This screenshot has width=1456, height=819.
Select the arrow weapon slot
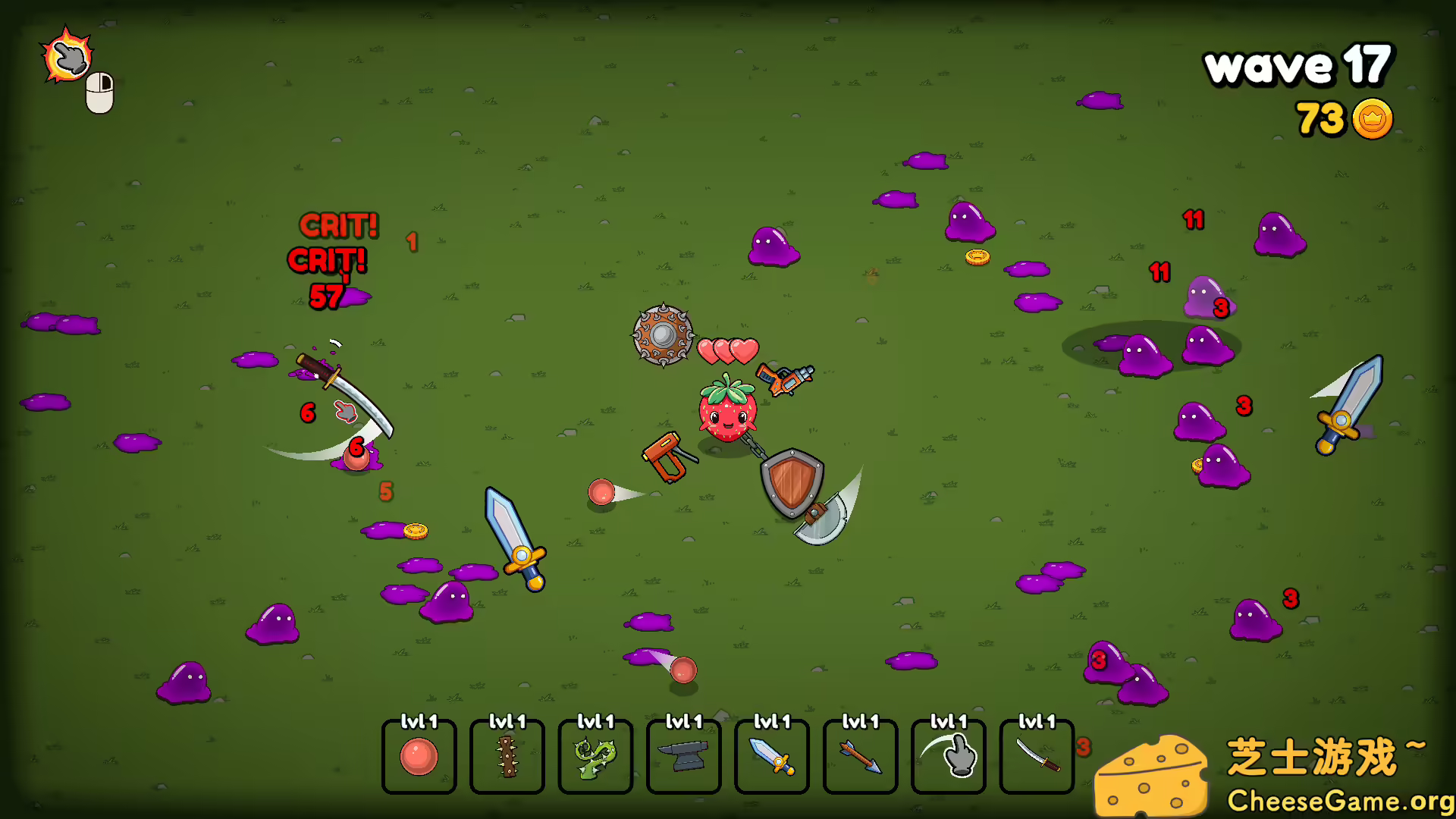tap(858, 757)
